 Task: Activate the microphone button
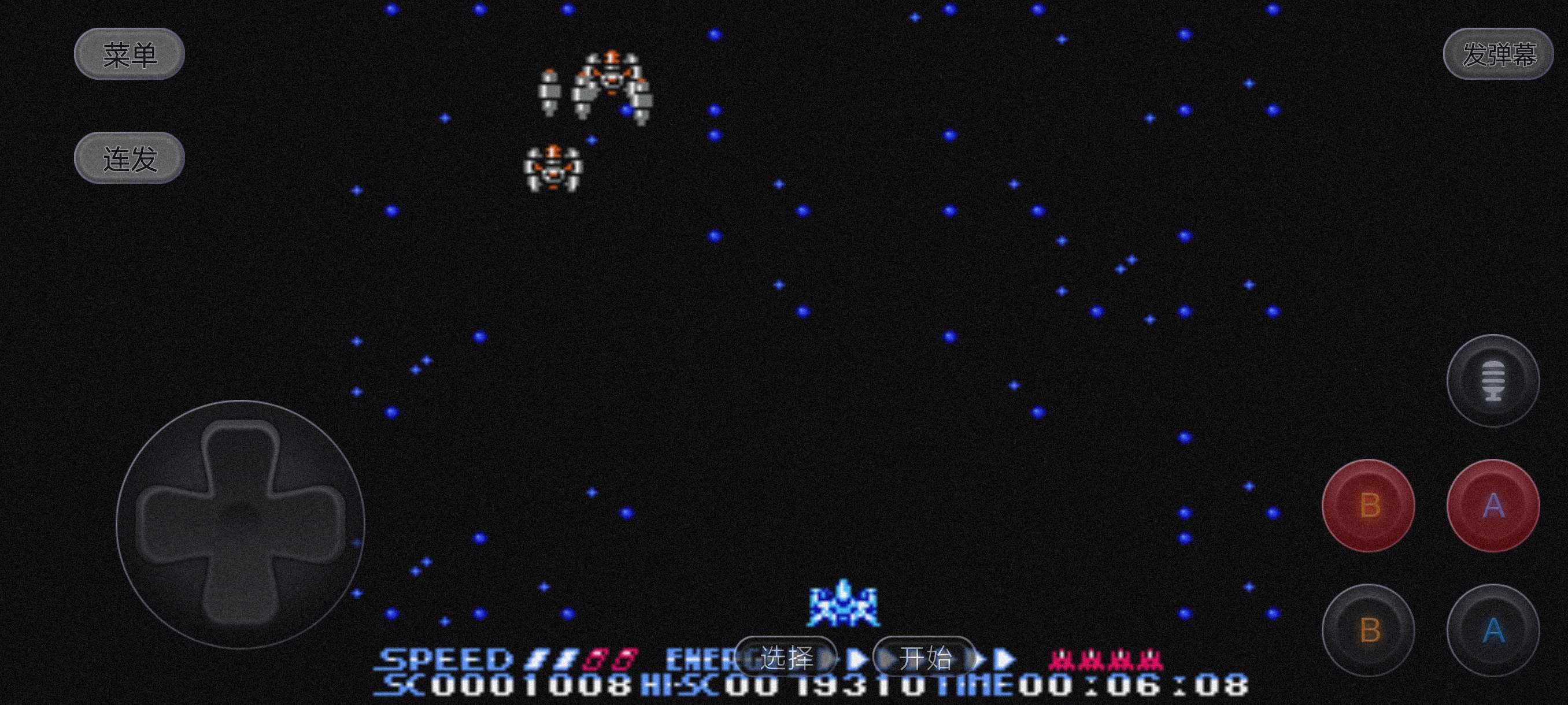click(x=1492, y=381)
